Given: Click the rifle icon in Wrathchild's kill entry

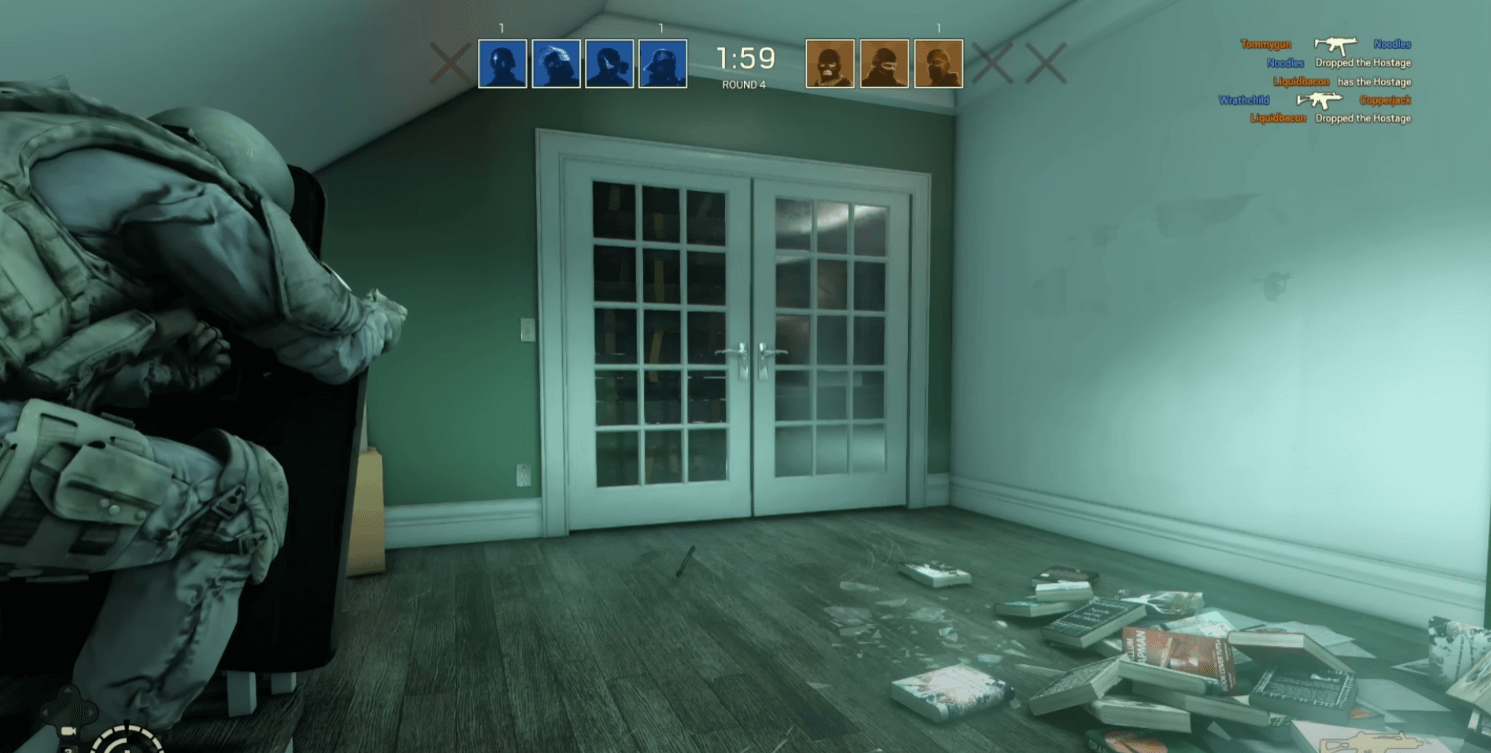Looking at the screenshot, I should (1320, 100).
